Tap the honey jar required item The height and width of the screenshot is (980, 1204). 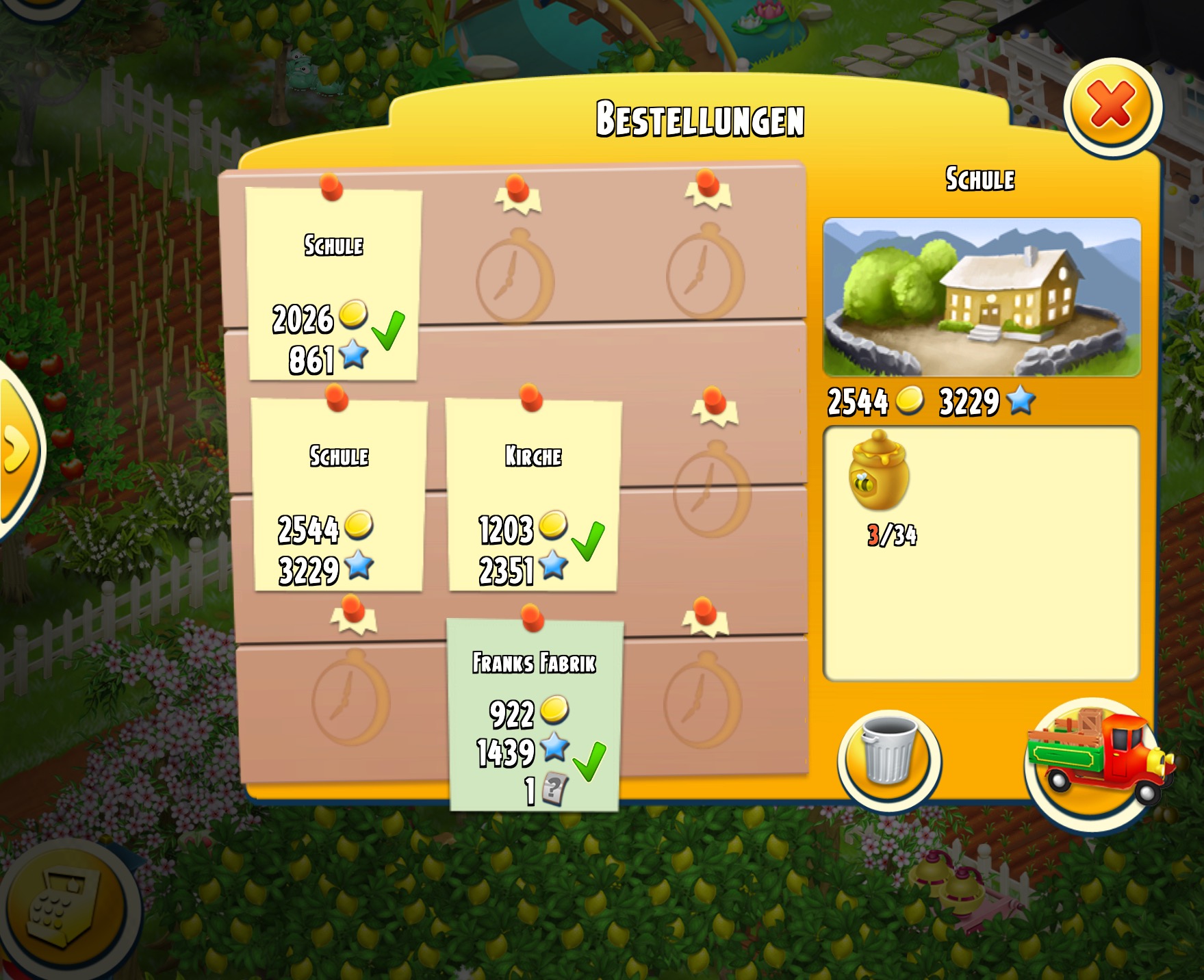tap(879, 473)
